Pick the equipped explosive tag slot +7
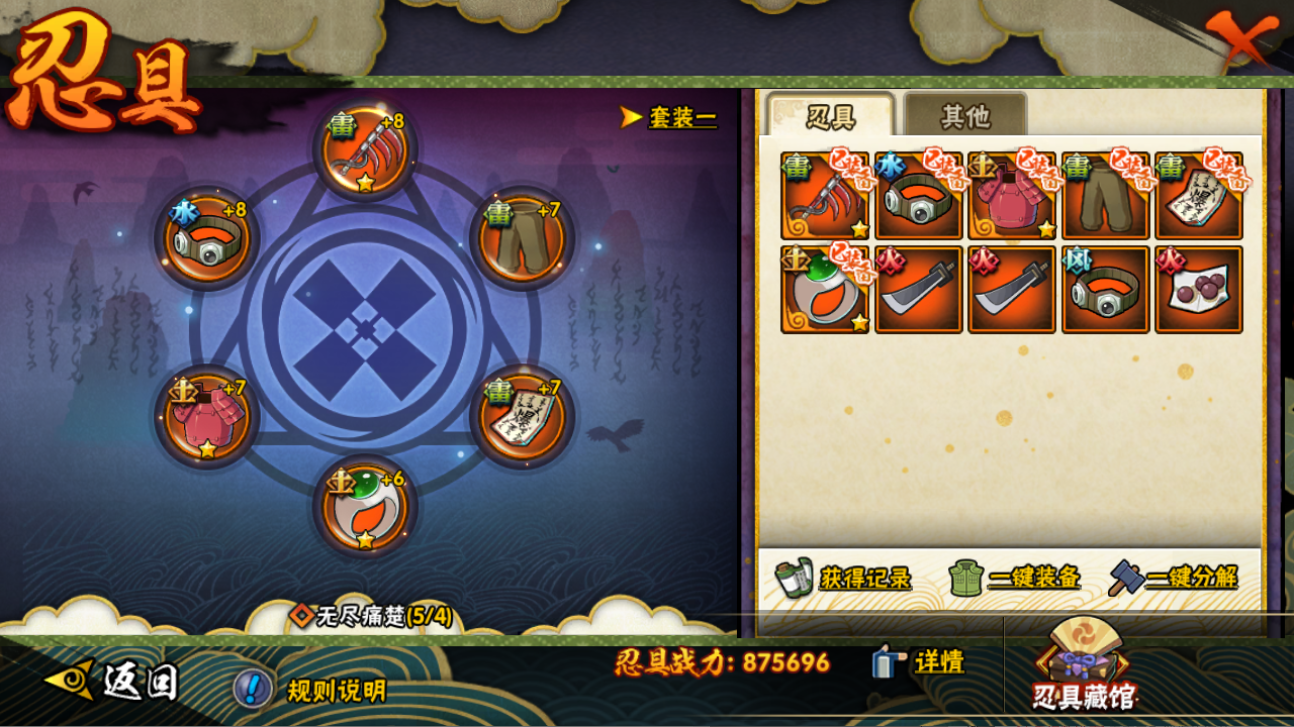The width and height of the screenshot is (1294, 727). pos(520,418)
